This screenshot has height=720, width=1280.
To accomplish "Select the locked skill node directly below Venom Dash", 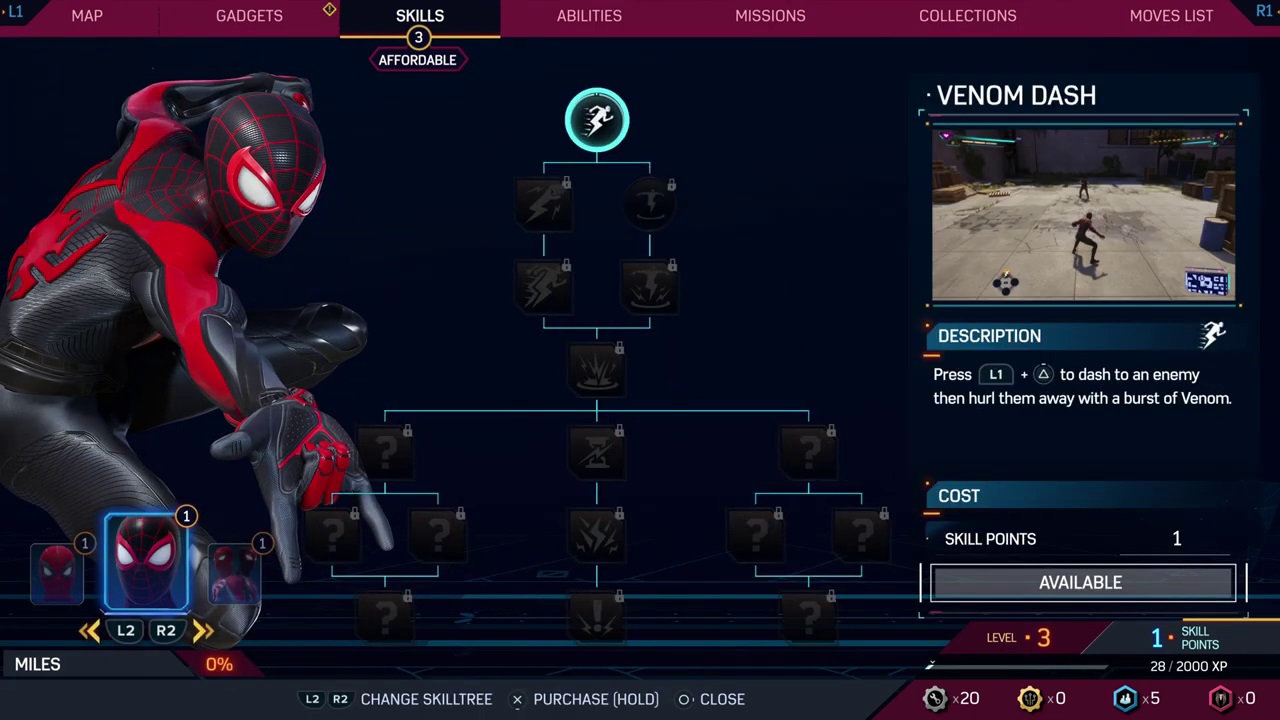I will click(x=545, y=205).
